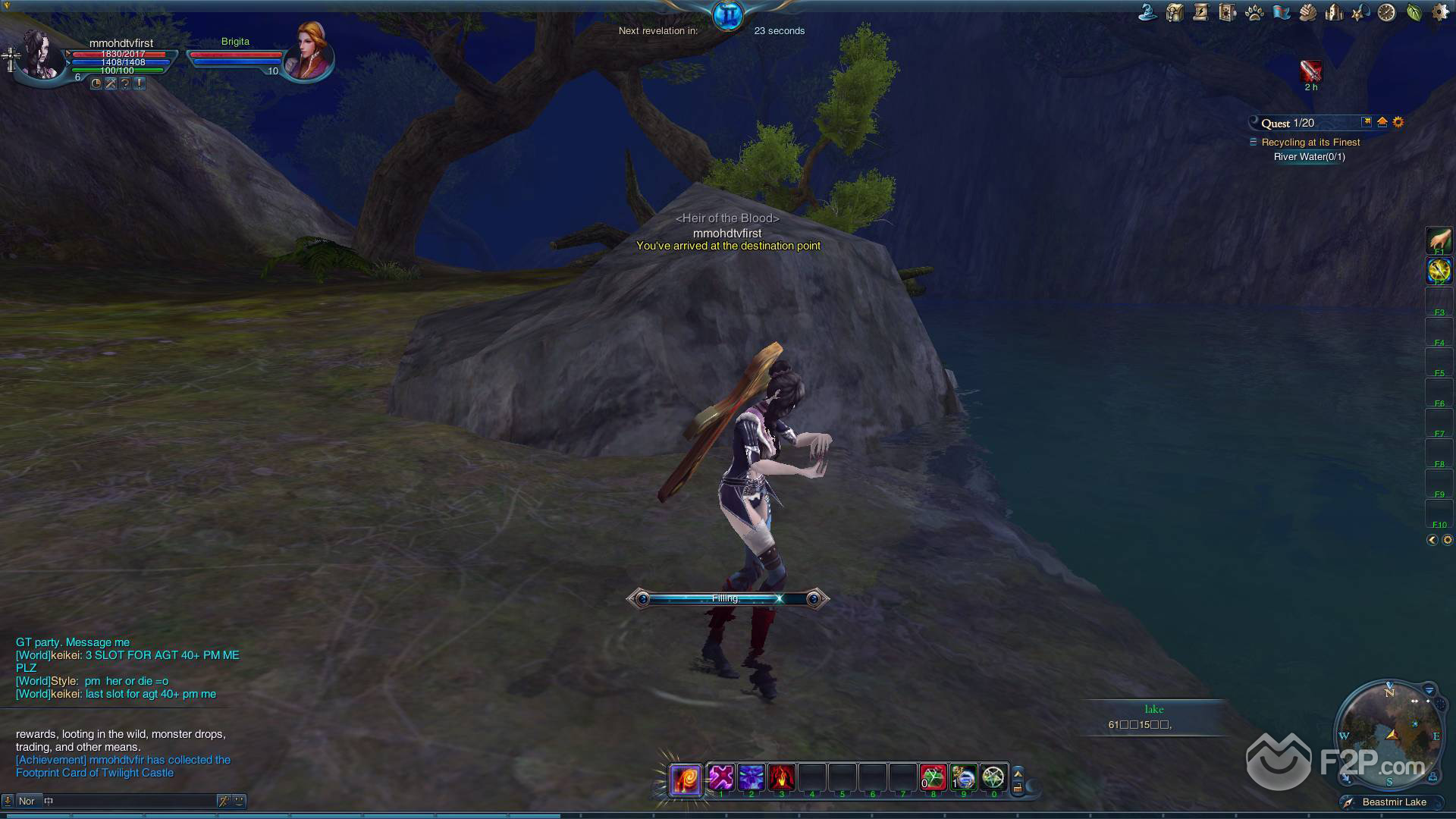This screenshot has height=819, width=1456.
Task: Click the red sword buff icon
Action: point(1310,71)
